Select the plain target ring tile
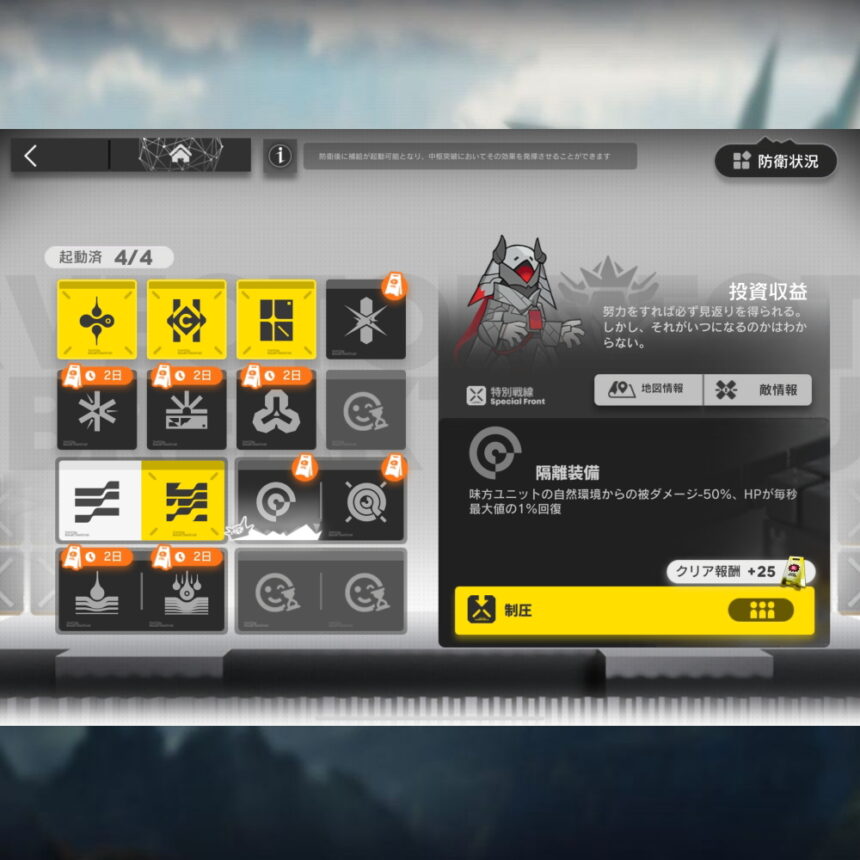The height and width of the screenshot is (860, 860). 277,501
